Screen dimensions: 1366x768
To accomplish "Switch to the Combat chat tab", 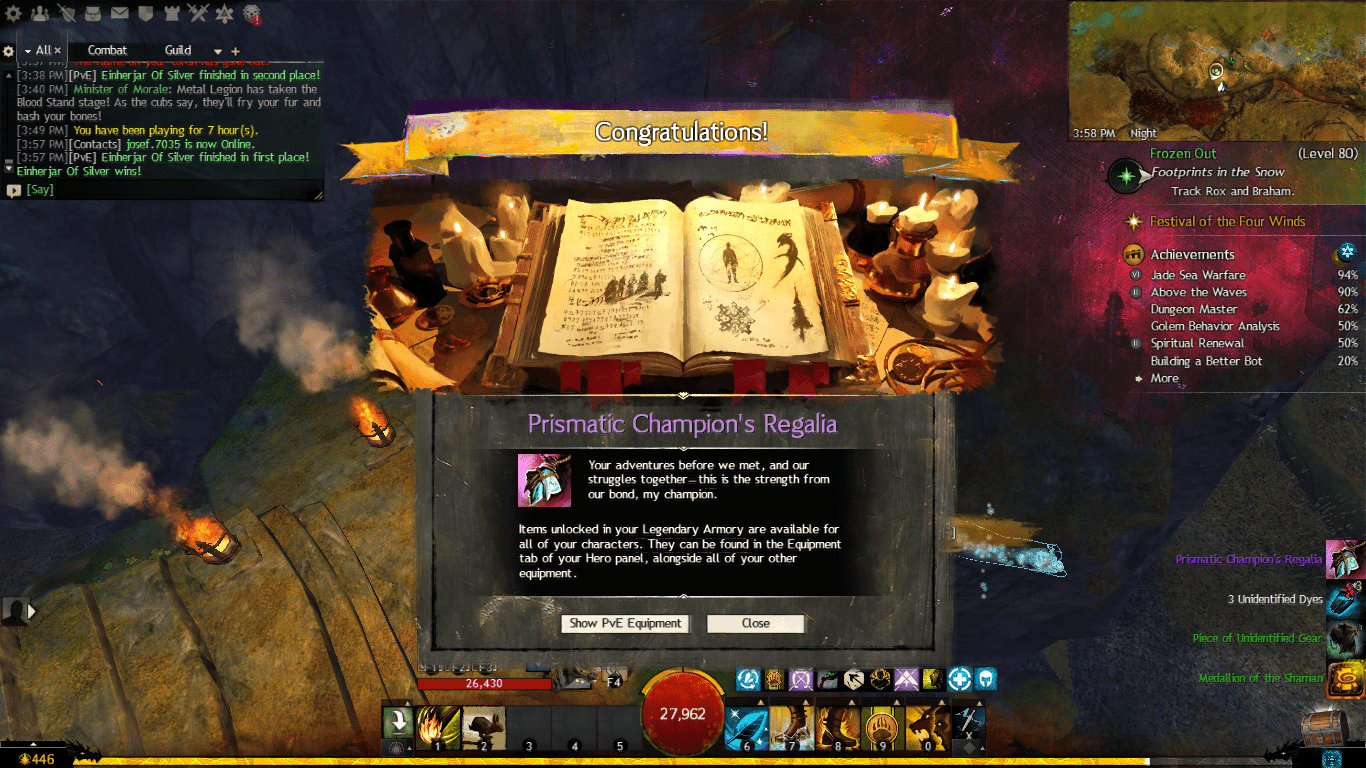I will coord(107,50).
